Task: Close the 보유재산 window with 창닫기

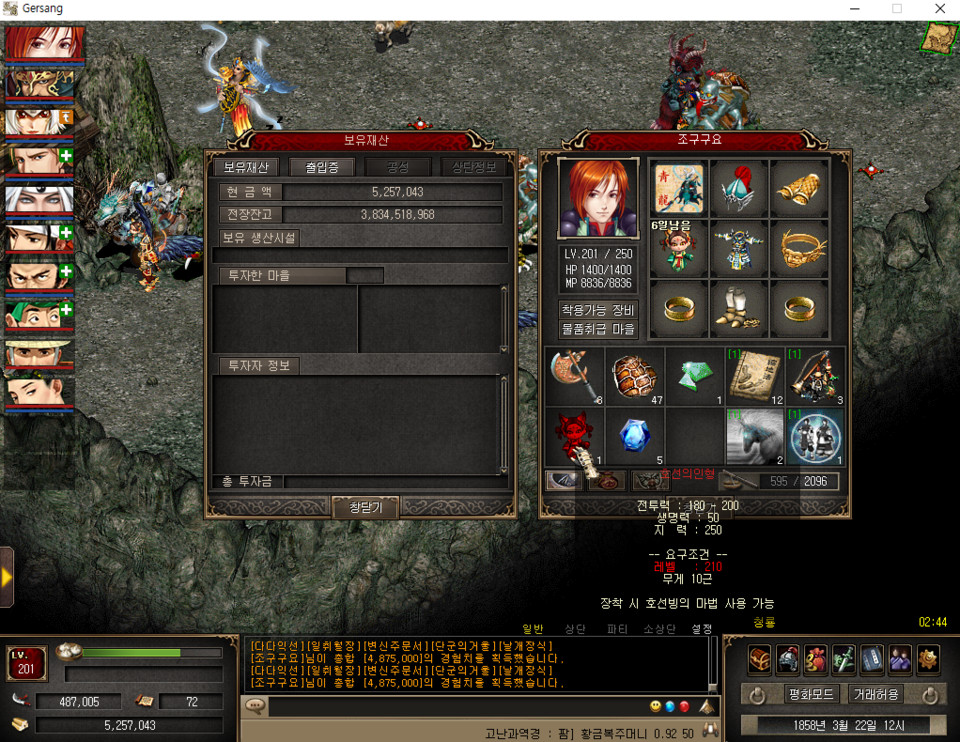Action: click(364, 507)
